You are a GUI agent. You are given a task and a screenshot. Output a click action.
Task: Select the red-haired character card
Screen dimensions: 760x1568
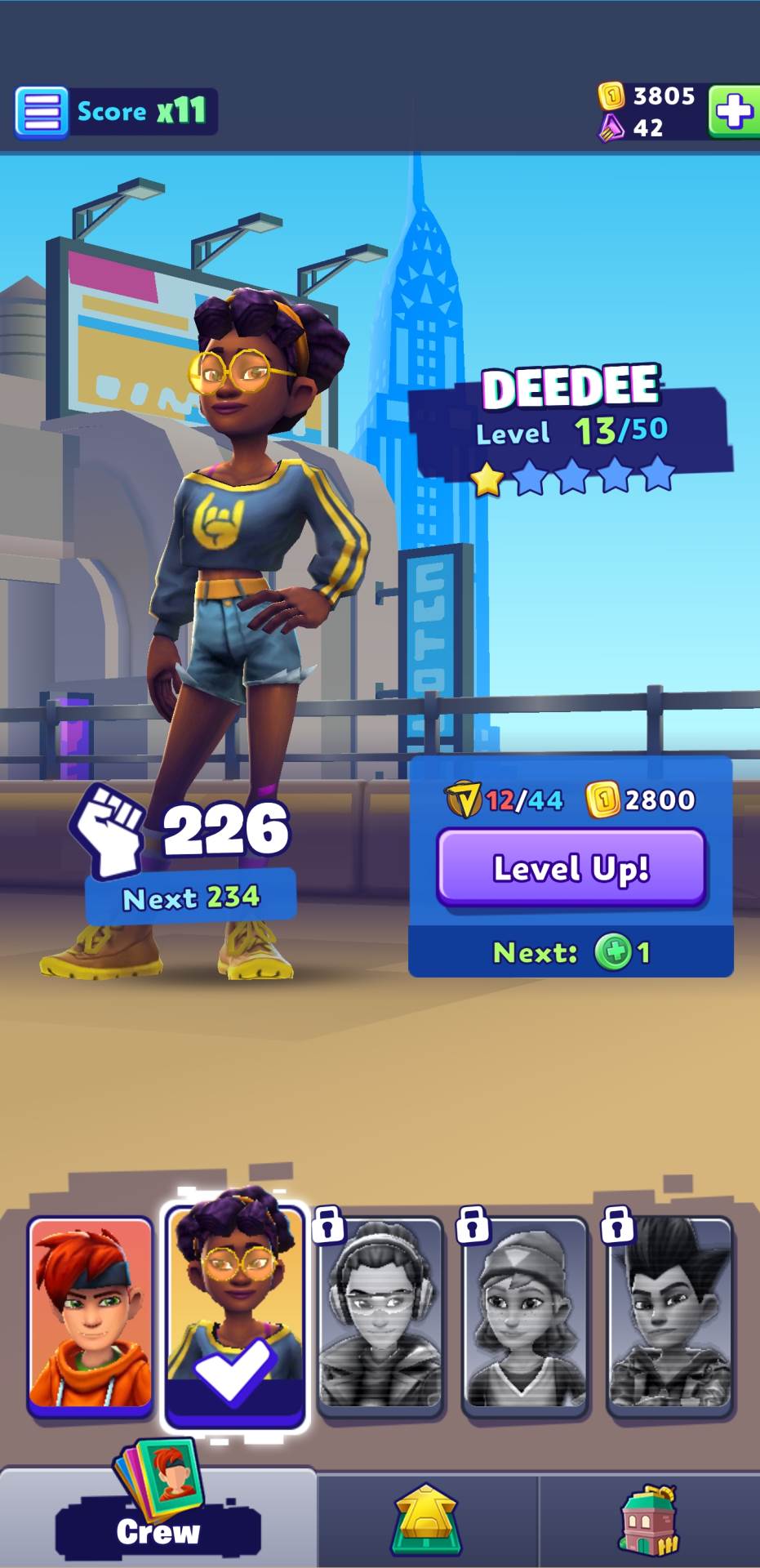coord(91,1315)
